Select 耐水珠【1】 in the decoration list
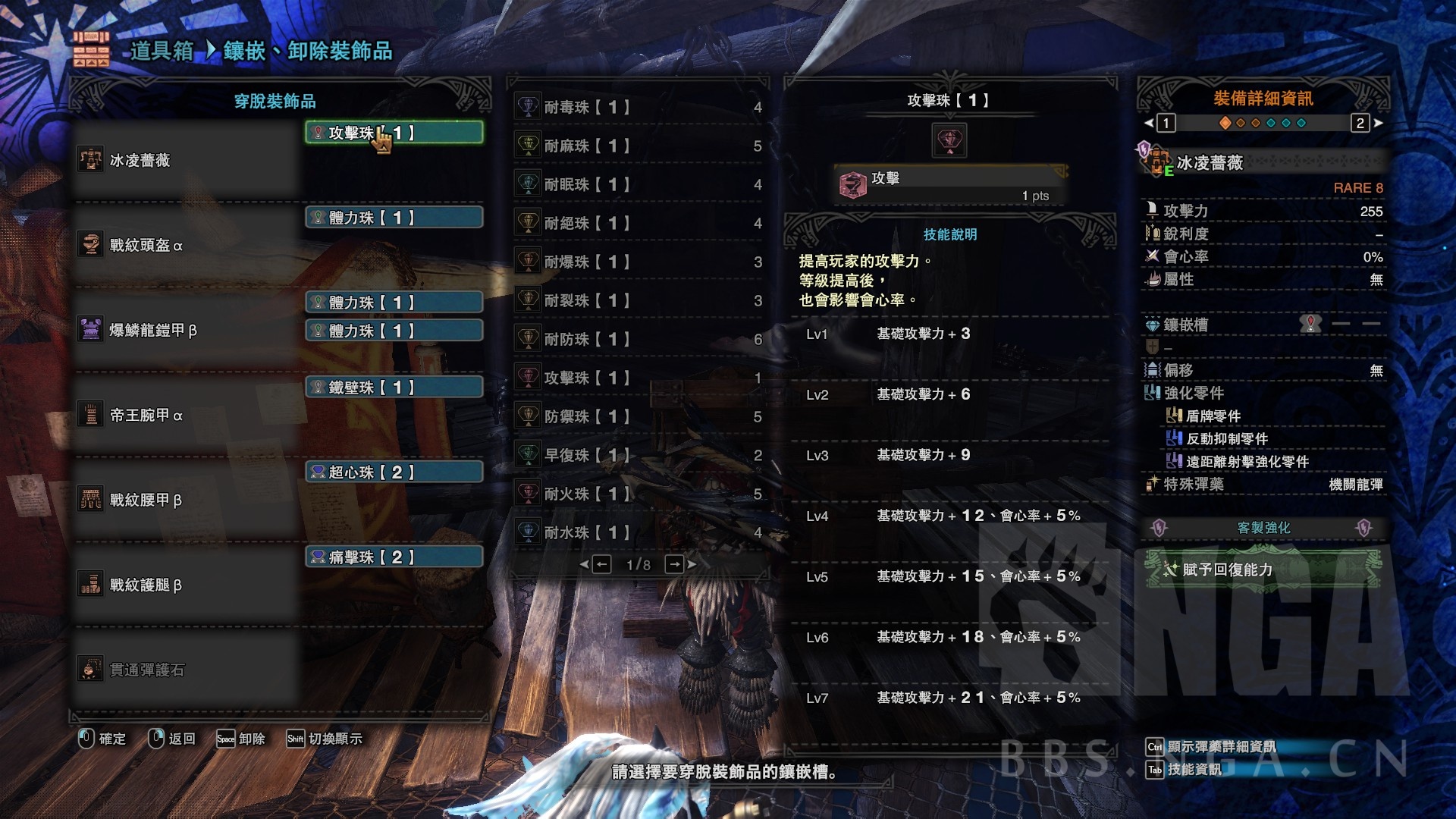Screen dimensions: 1456x819 click(639, 533)
